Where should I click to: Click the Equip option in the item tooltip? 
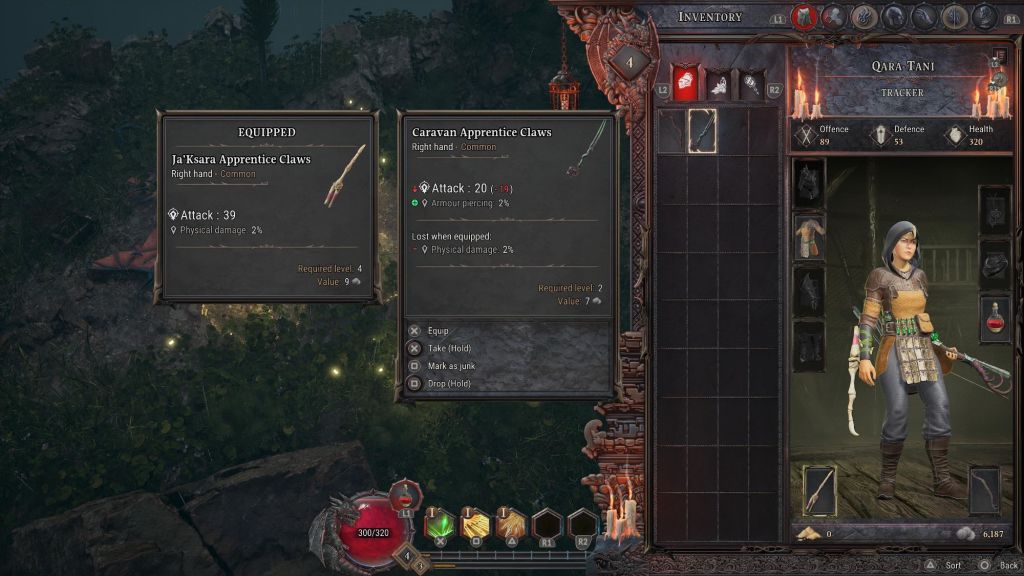click(x=438, y=331)
